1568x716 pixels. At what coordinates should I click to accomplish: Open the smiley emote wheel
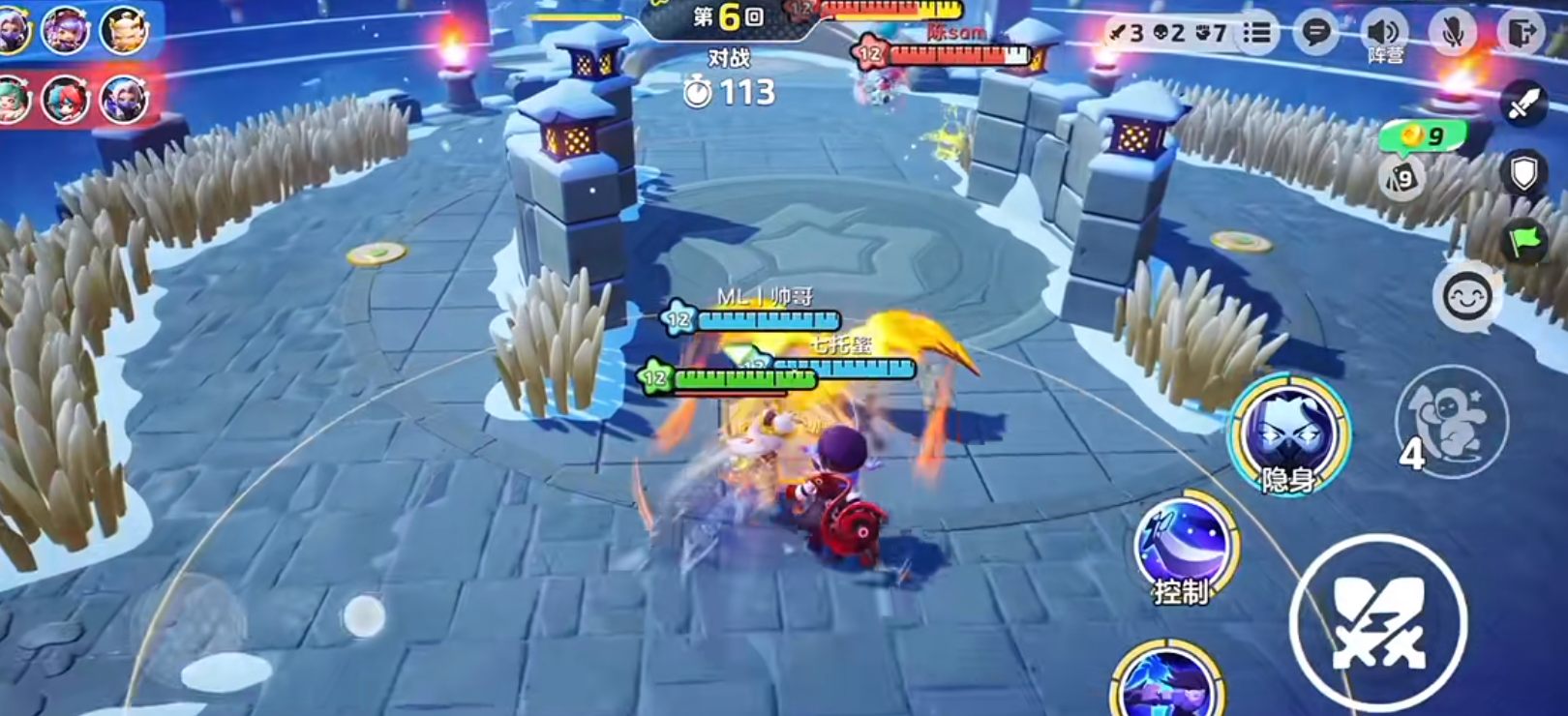click(x=1466, y=296)
